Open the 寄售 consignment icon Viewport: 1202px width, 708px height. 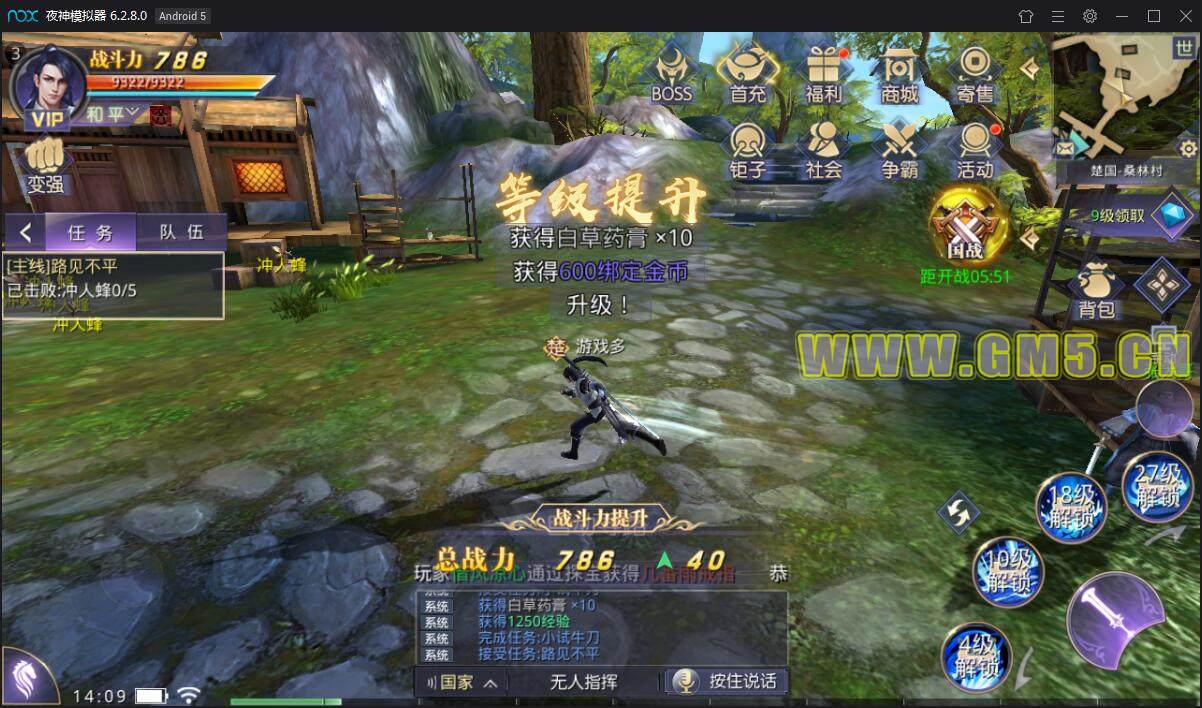point(975,73)
